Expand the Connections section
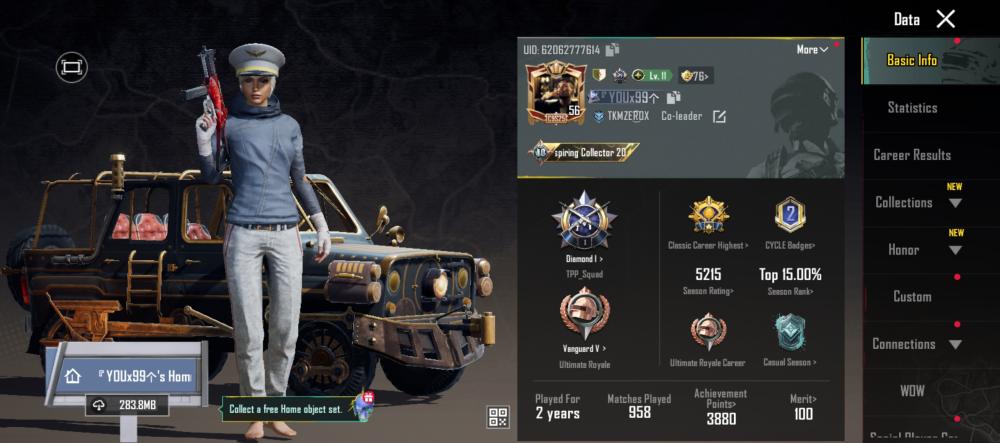 [916, 344]
